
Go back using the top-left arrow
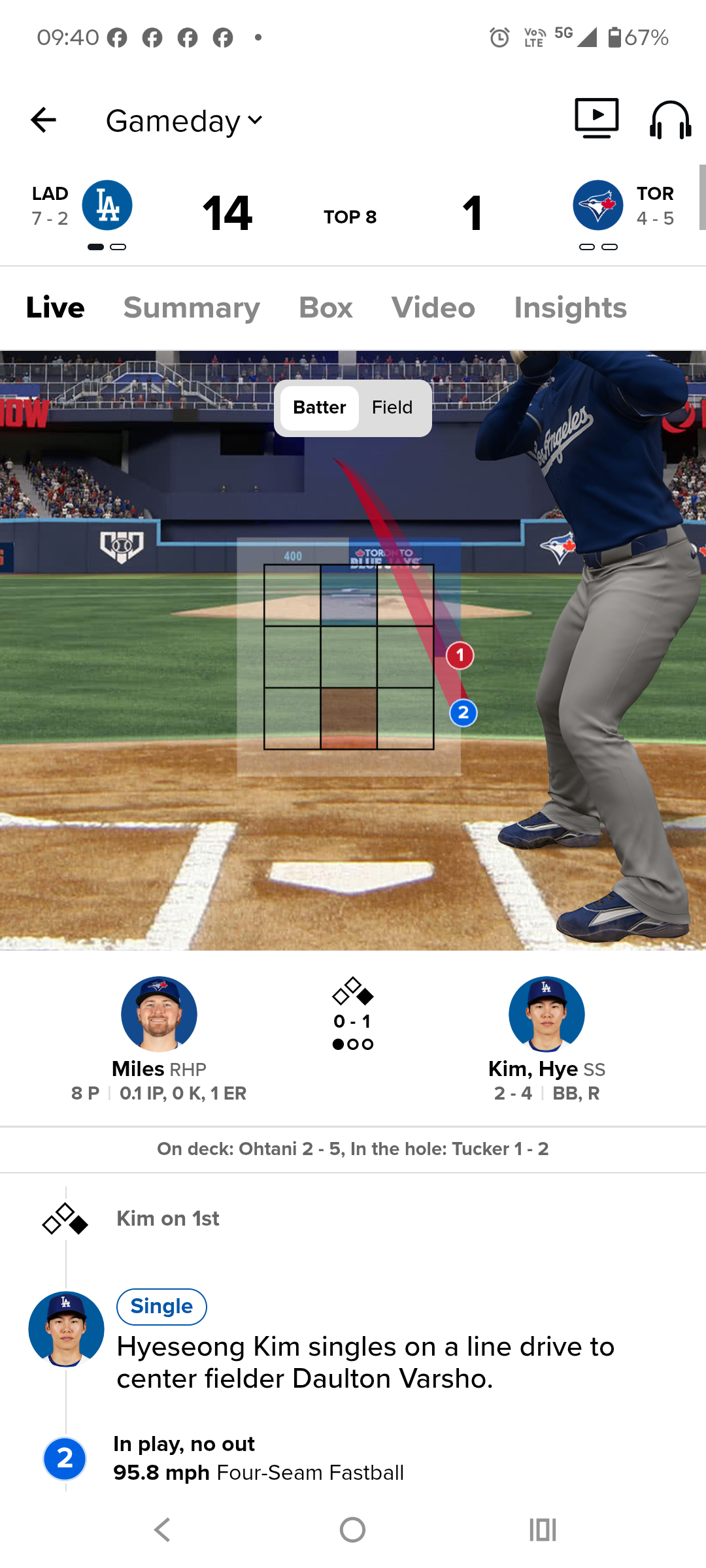tap(43, 120)
